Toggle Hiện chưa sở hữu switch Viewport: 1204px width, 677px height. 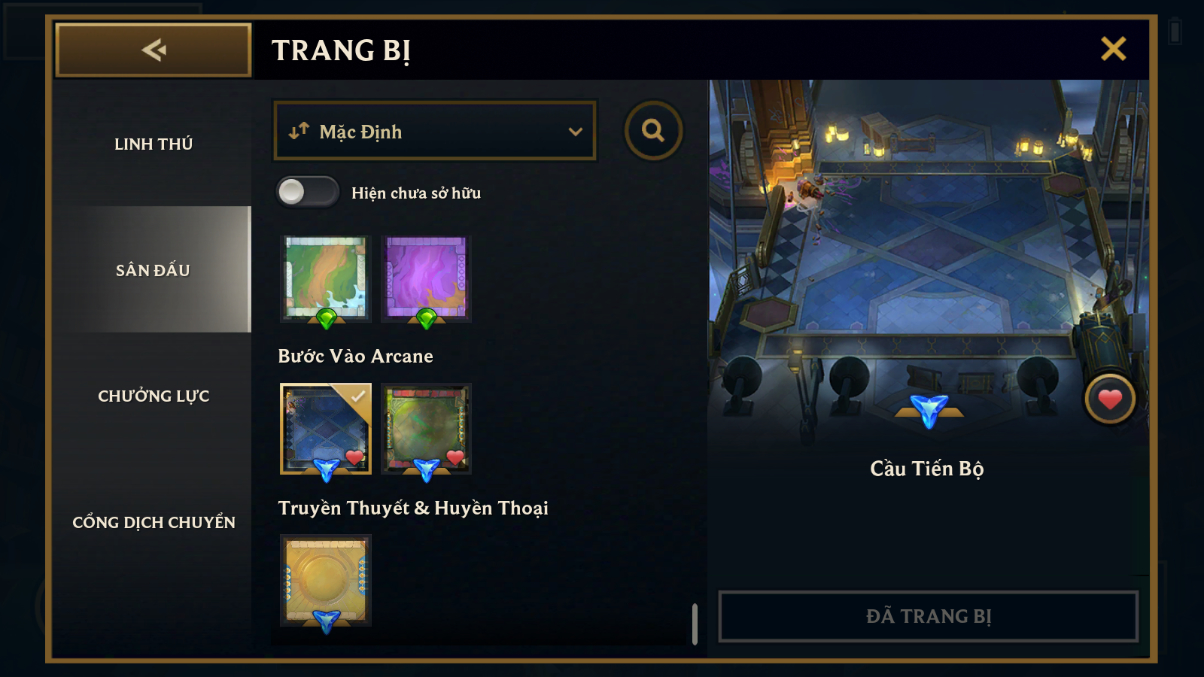(x=308, y=192)
